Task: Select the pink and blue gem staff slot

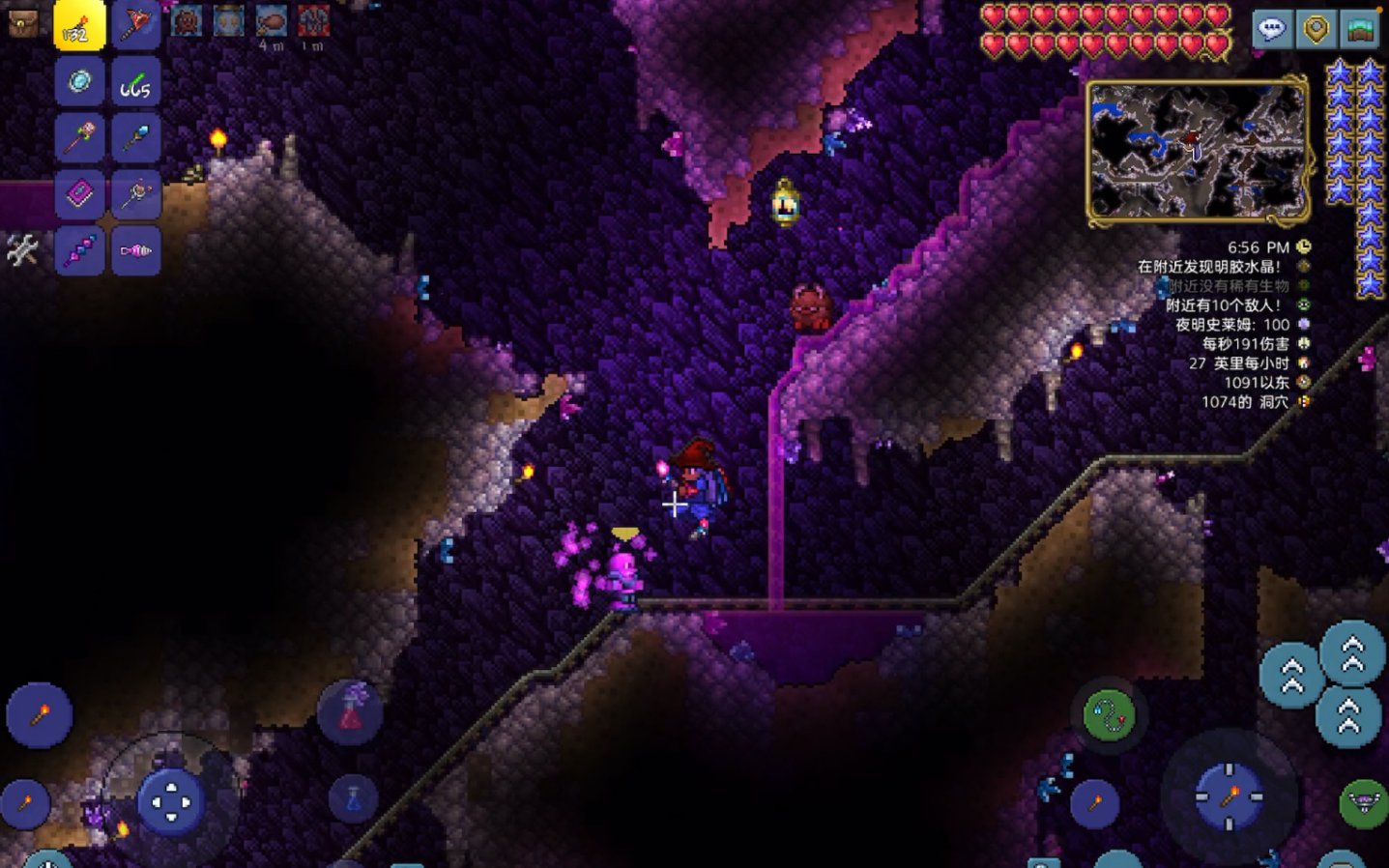Action: pyautogui.click(x=79, y=250)
